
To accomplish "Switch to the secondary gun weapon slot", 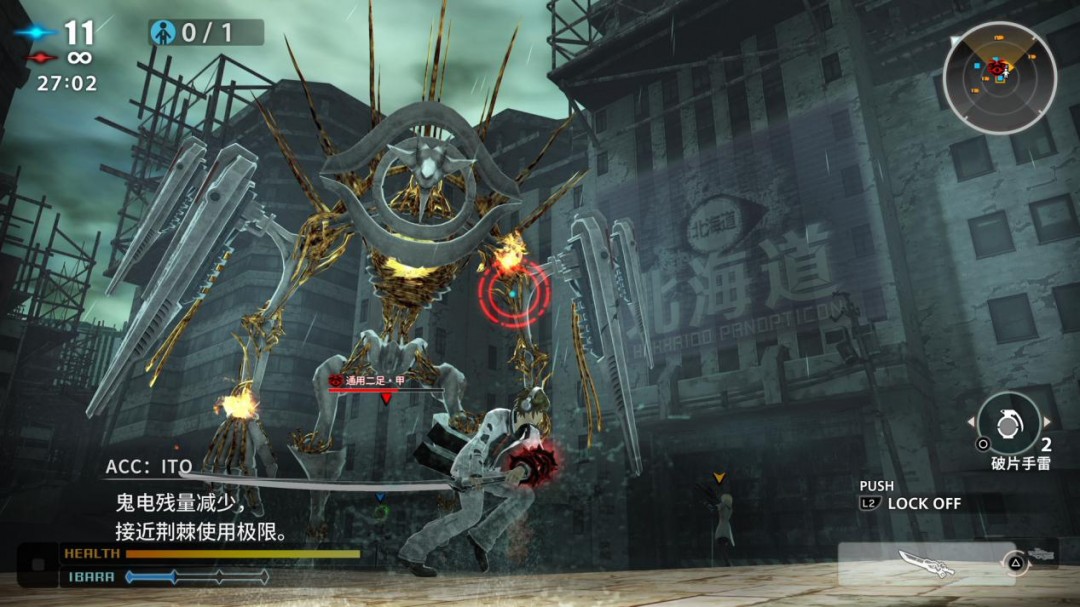I will (1041, 553).
